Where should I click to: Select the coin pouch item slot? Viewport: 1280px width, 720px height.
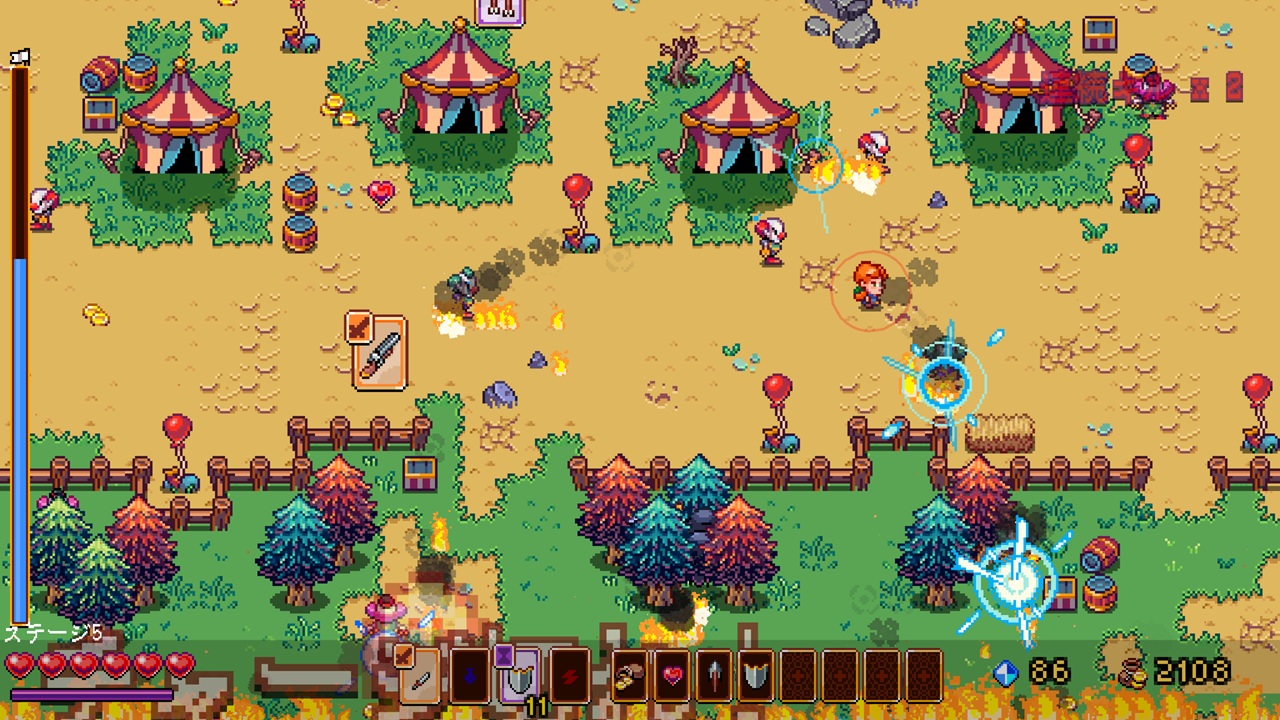[630, 675]
